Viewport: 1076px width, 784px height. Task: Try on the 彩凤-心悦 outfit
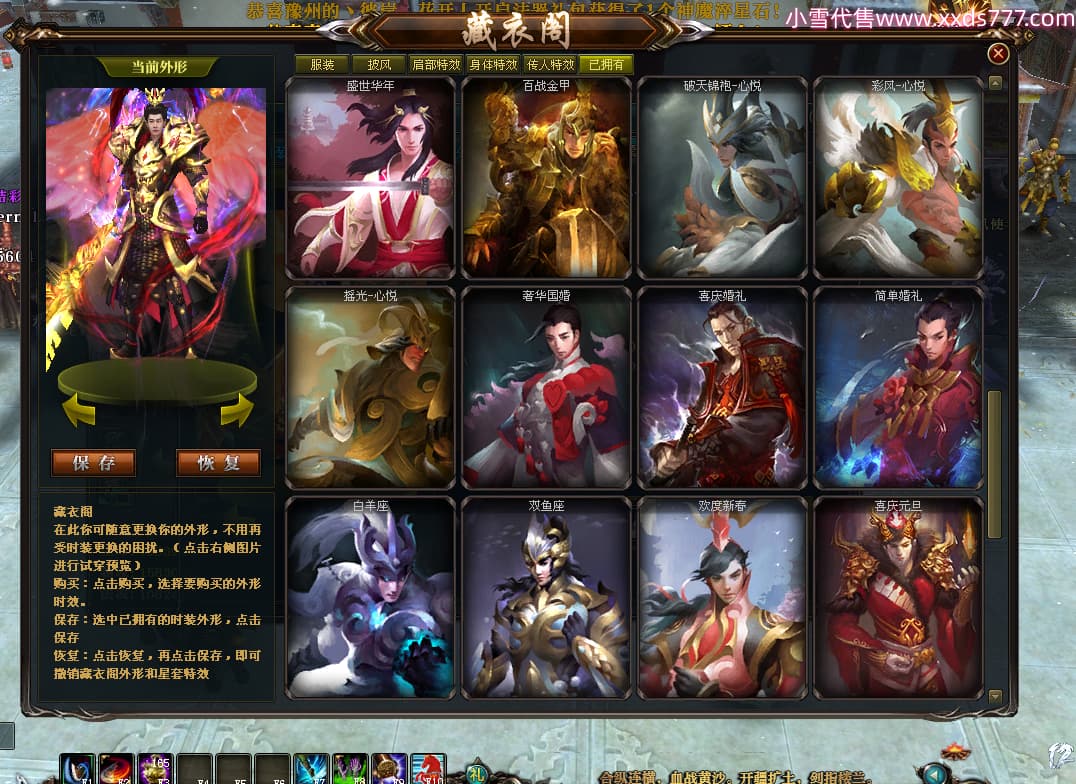click(898, 180)
